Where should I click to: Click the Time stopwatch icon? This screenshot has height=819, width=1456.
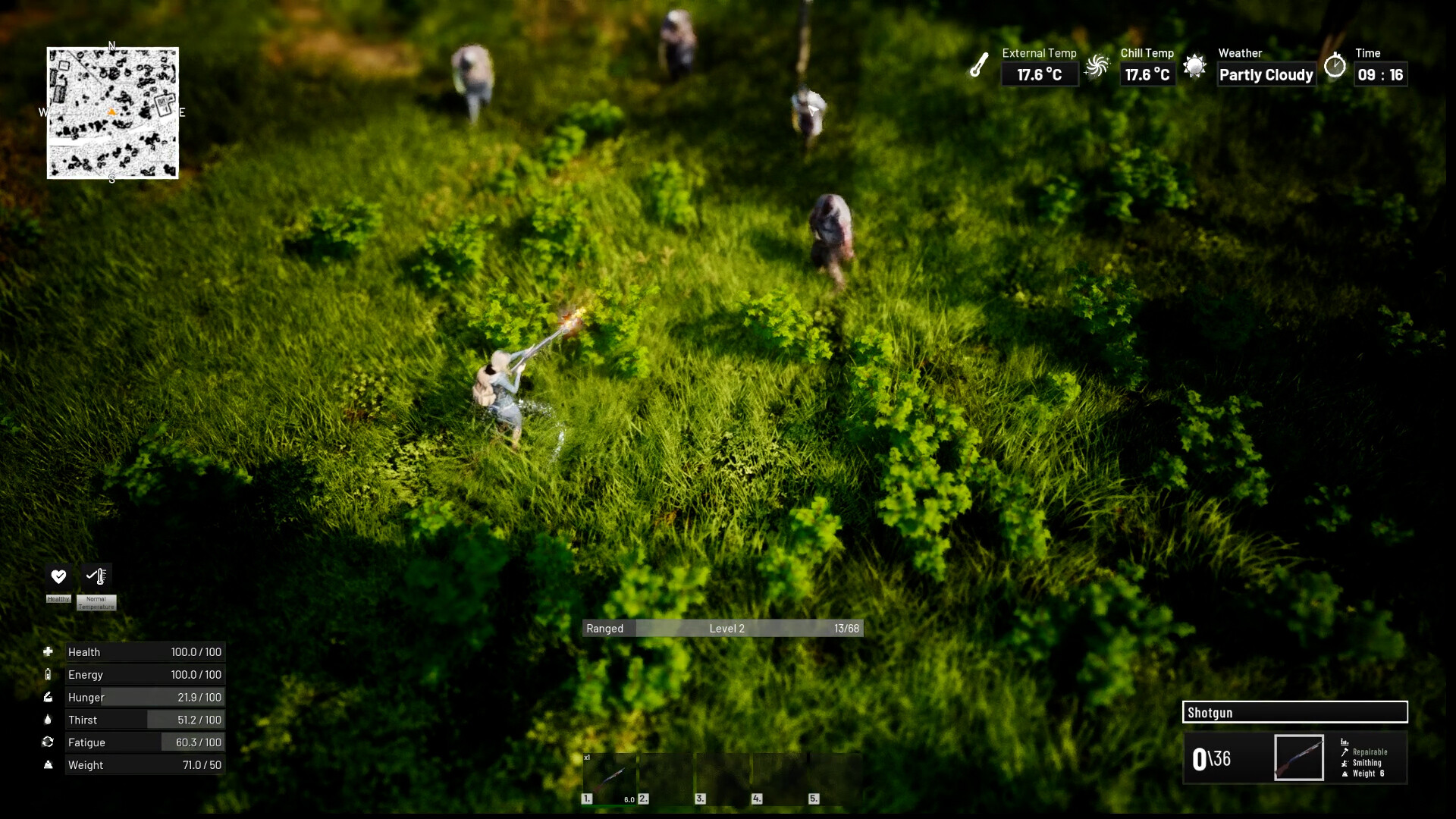(x=1335, y=67)
